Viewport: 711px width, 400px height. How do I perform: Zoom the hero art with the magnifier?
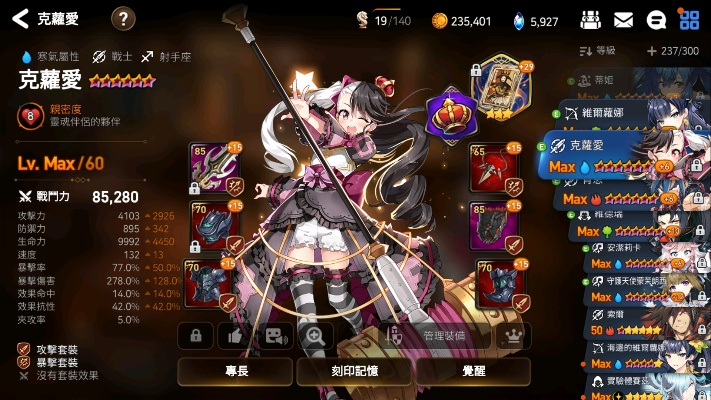coord(316,336)
